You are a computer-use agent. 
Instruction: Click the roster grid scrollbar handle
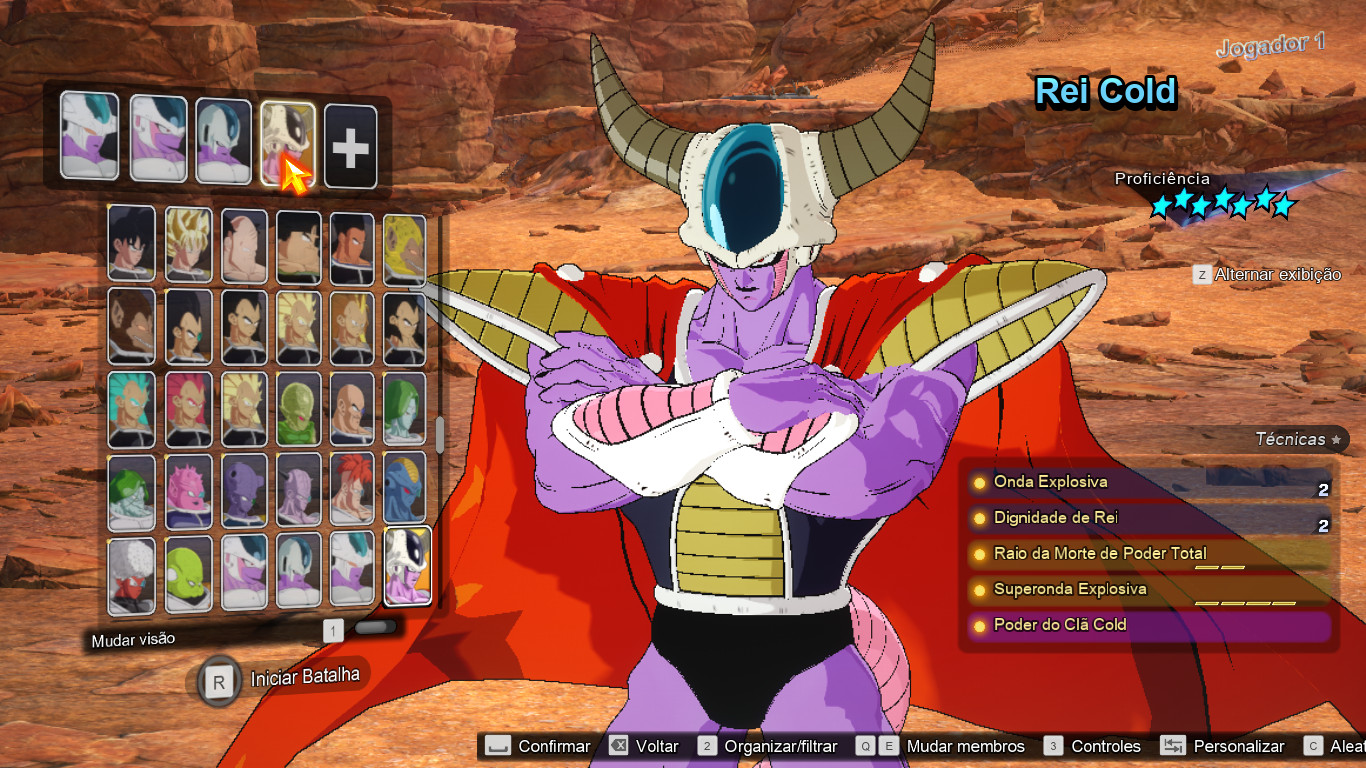point(439,434)
